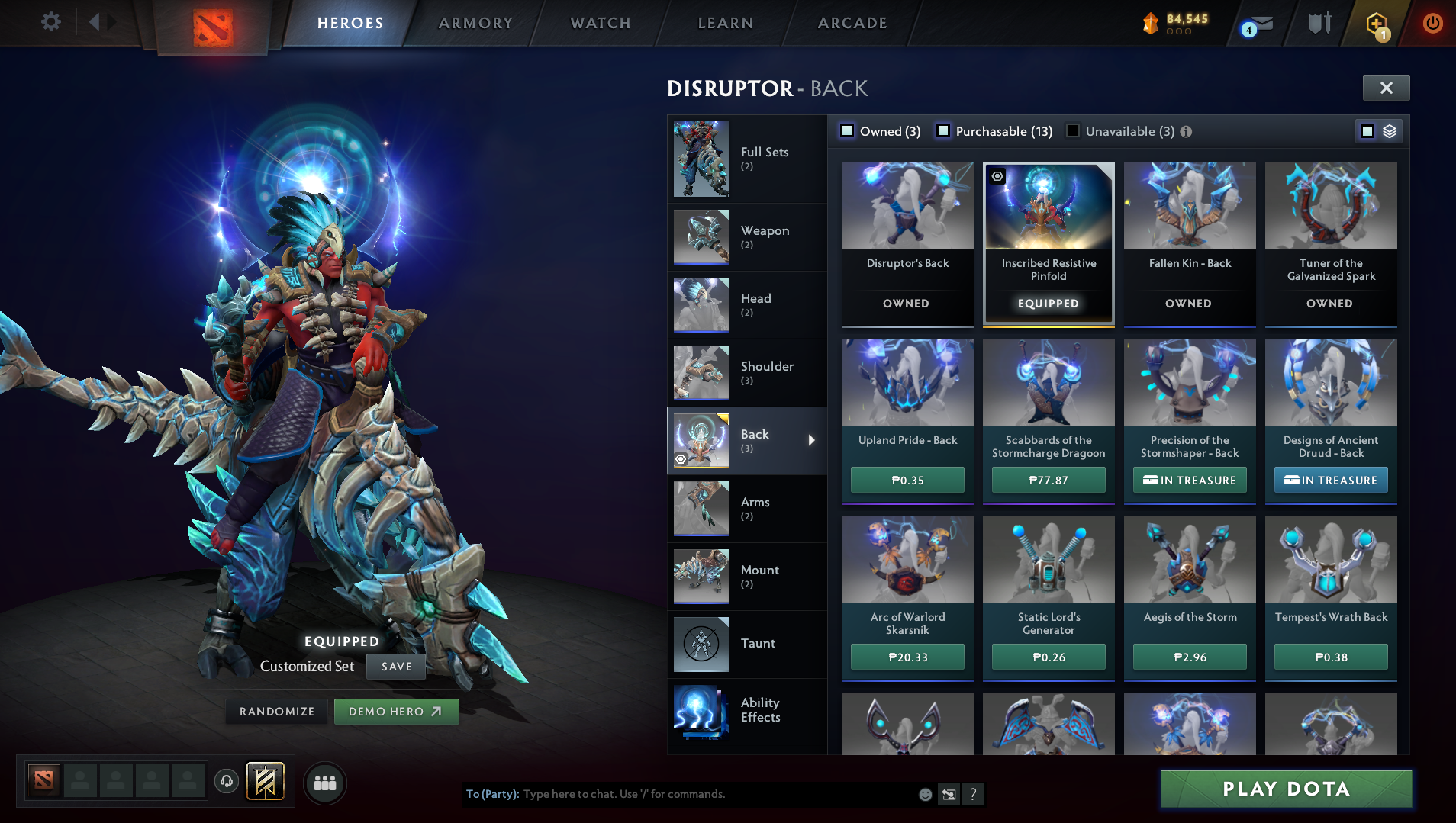Expand the Back slot arrow
Viewport: 1456px width, 823px height.
pyautogui.click(x=811, y=440)
